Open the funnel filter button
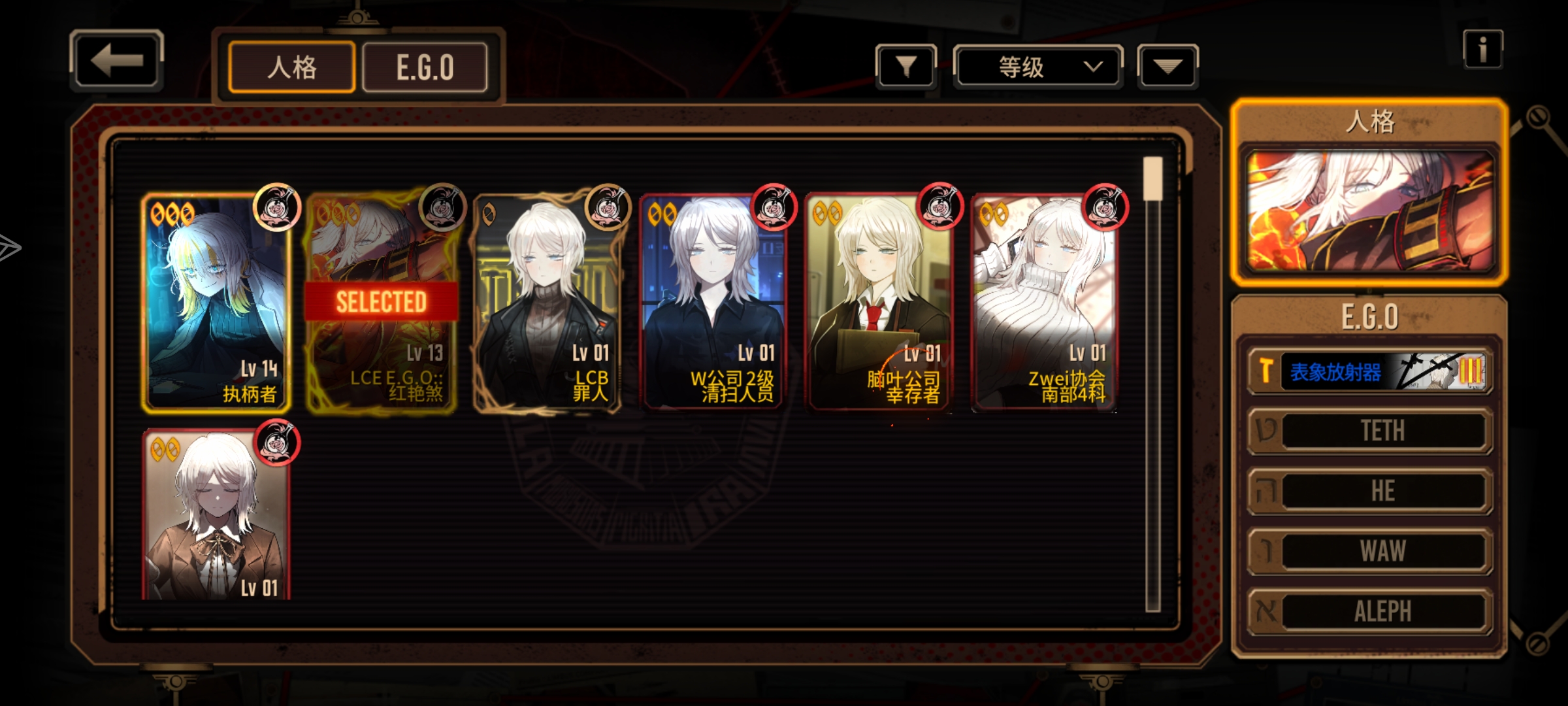This screenshot has height=706, width=1568. (906, 67)
